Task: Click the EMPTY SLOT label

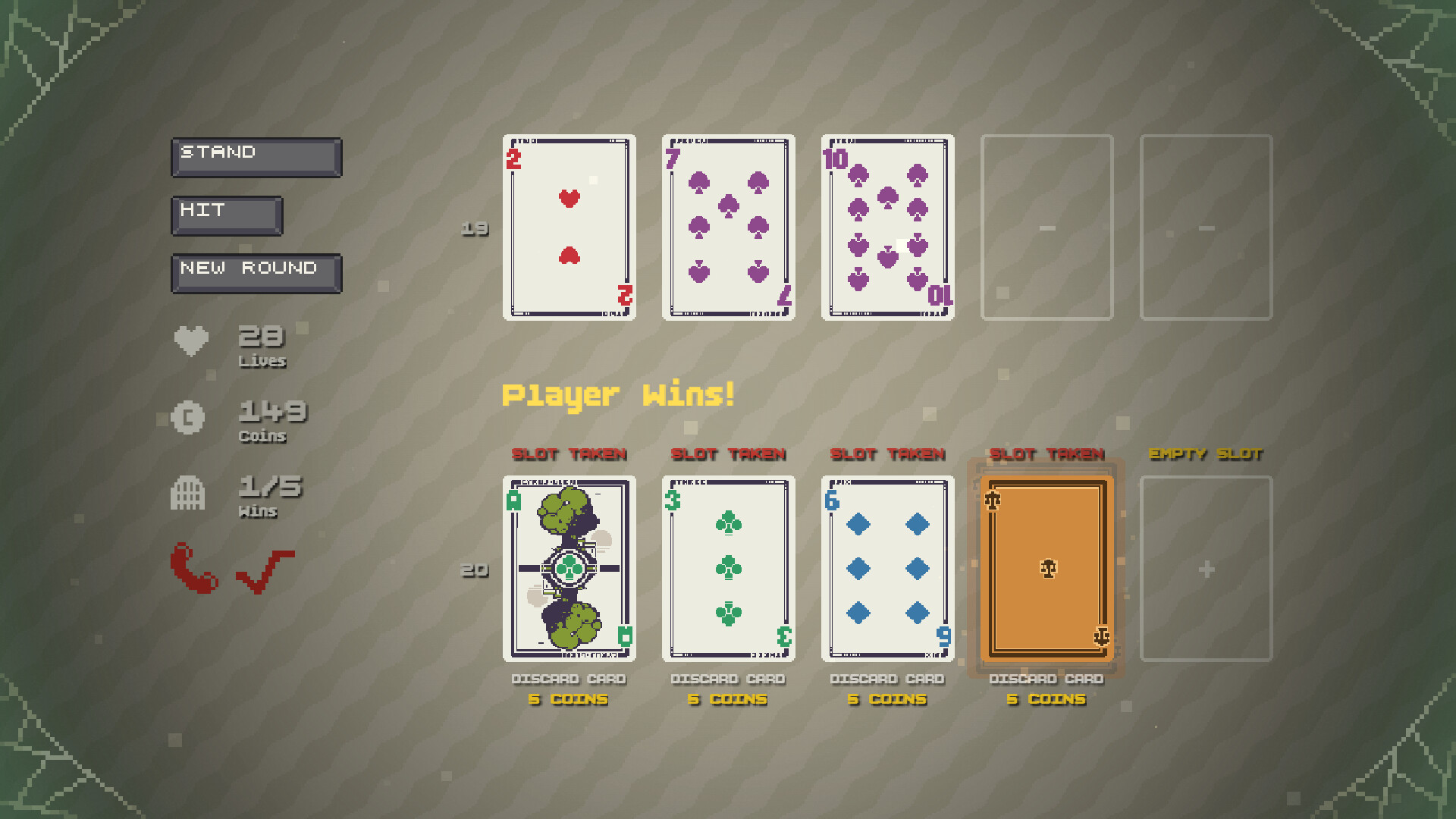Action: tap(1206, 455)
